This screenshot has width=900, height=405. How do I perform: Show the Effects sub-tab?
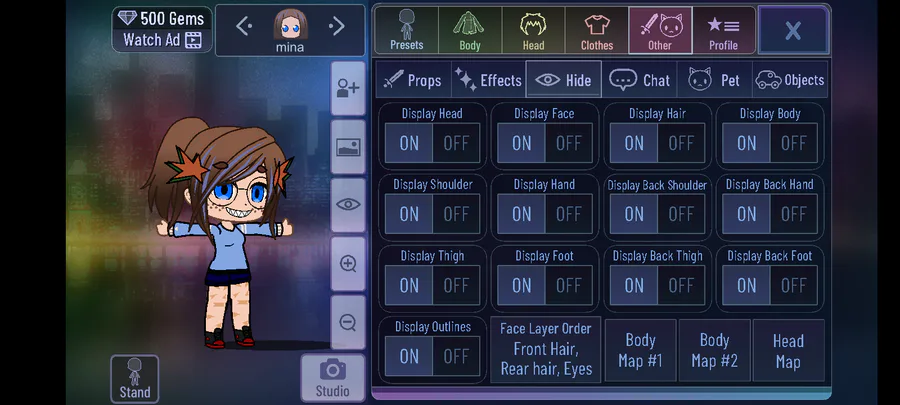coord(488,80)
